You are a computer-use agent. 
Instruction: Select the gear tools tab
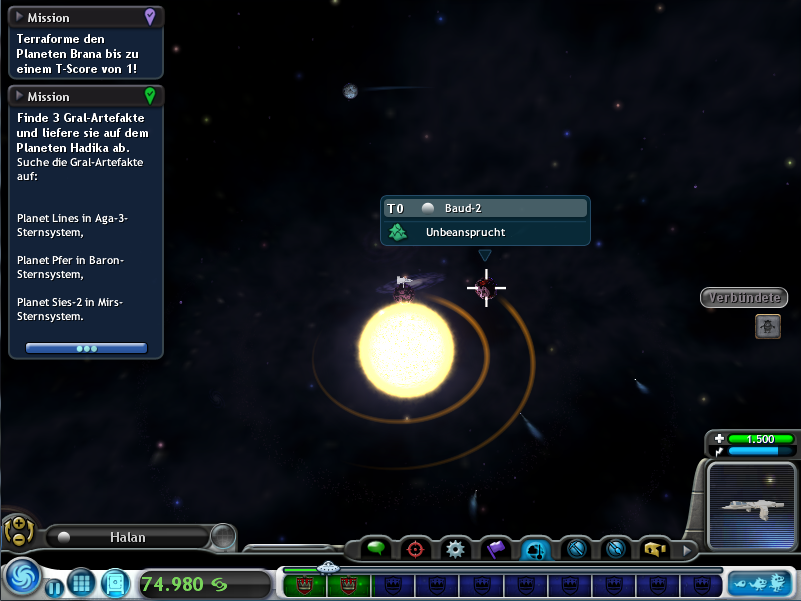[456, 549]
